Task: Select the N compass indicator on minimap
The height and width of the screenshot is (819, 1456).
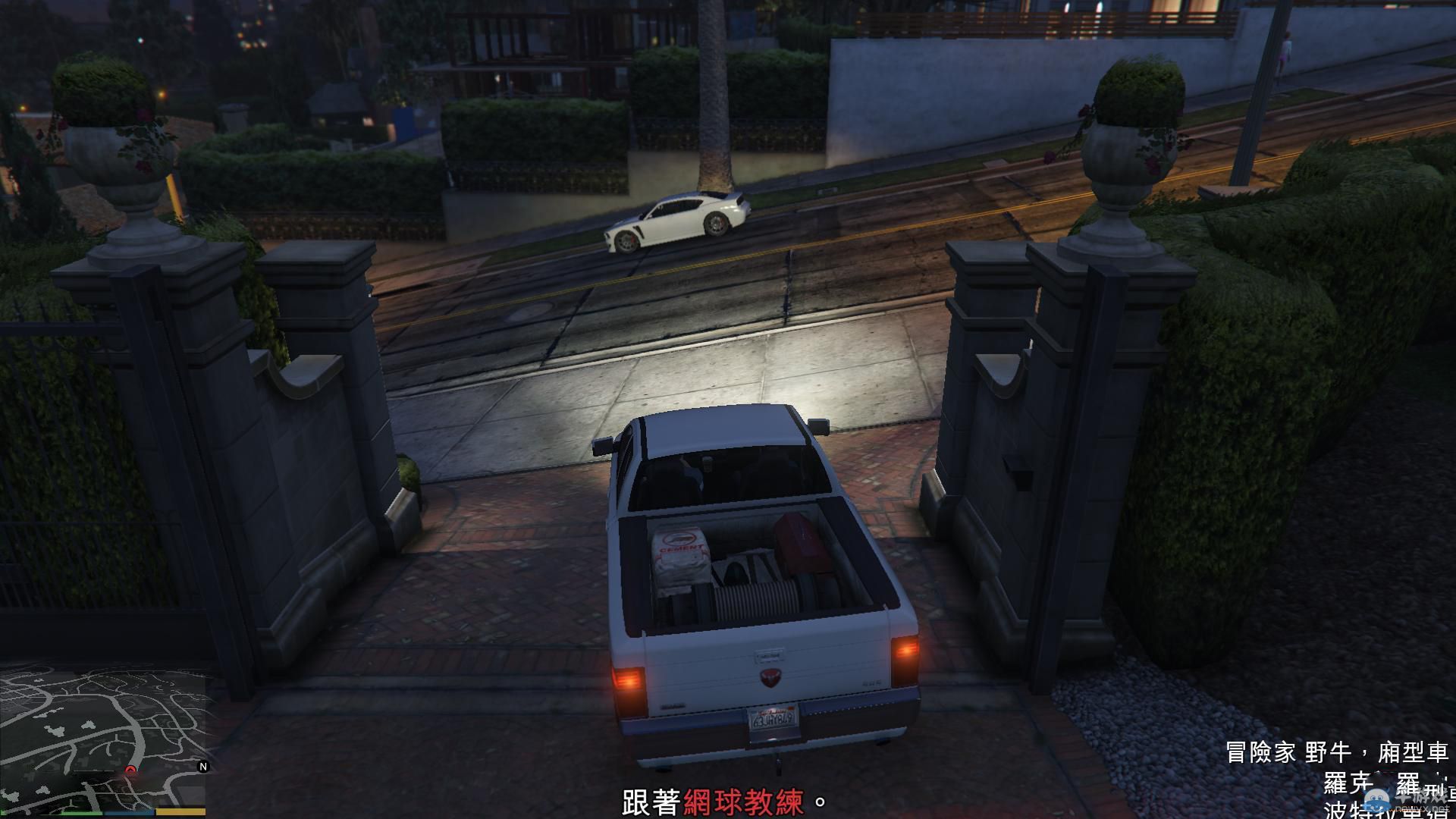Action: coord(203,766)
